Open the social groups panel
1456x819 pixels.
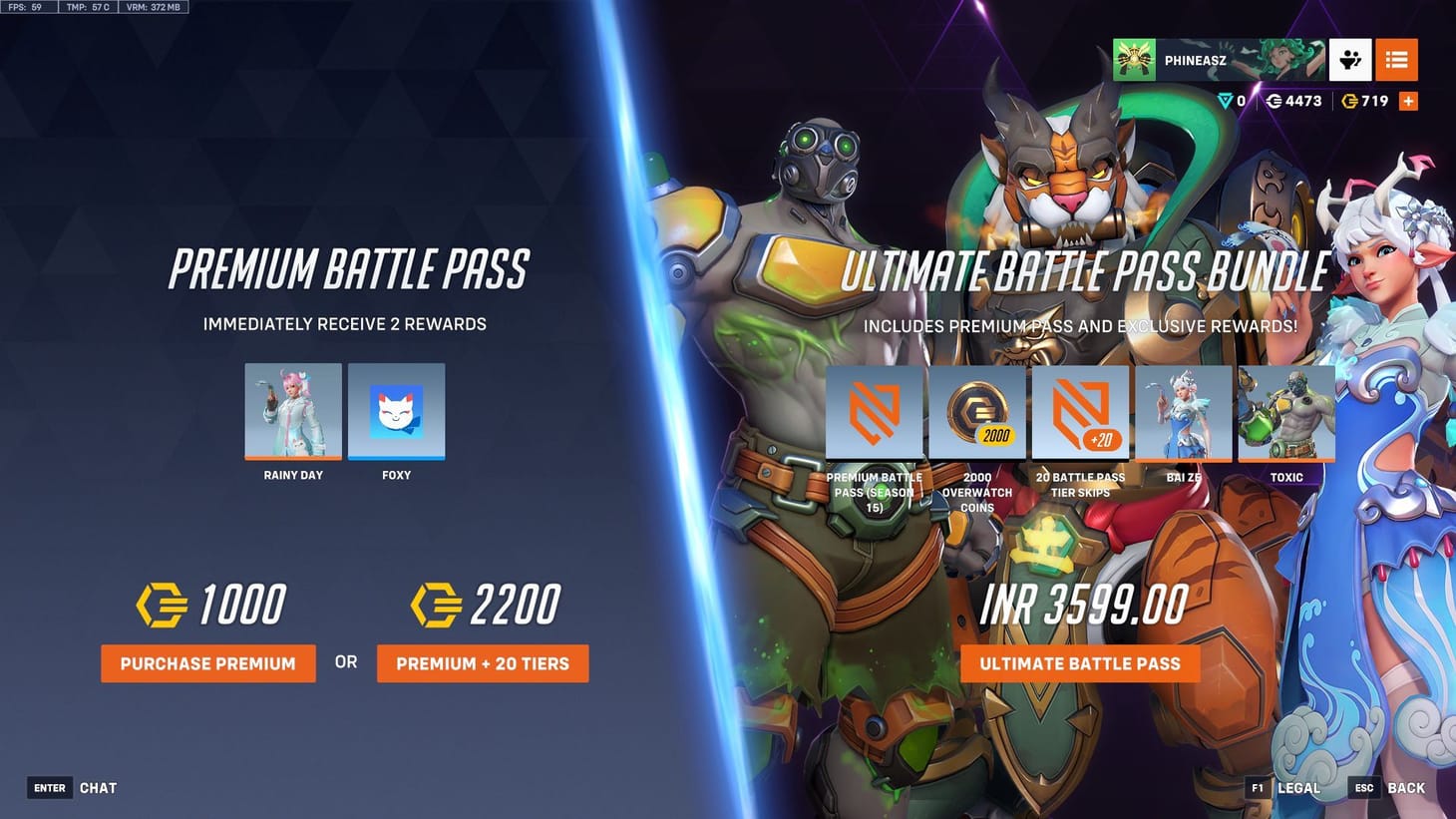point(1350,60)
